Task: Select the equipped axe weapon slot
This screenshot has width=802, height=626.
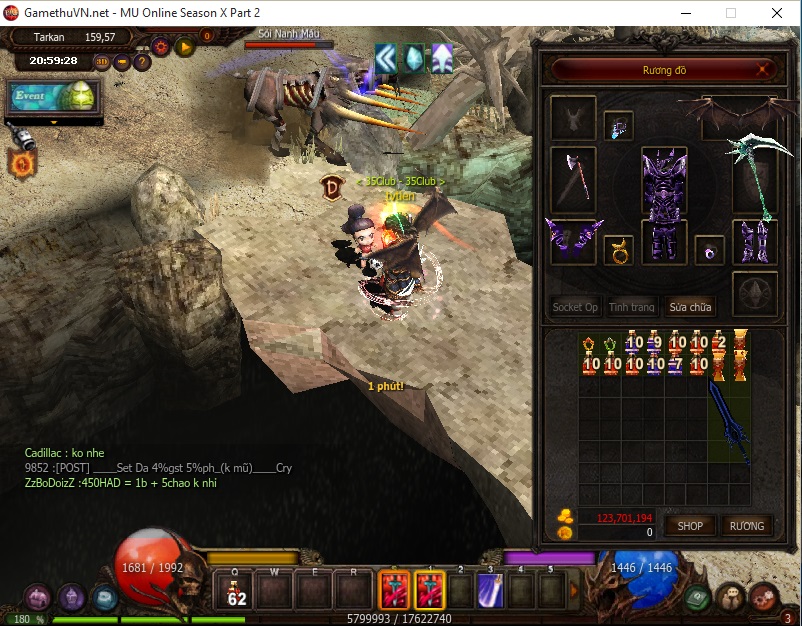Action: (573, 179)
